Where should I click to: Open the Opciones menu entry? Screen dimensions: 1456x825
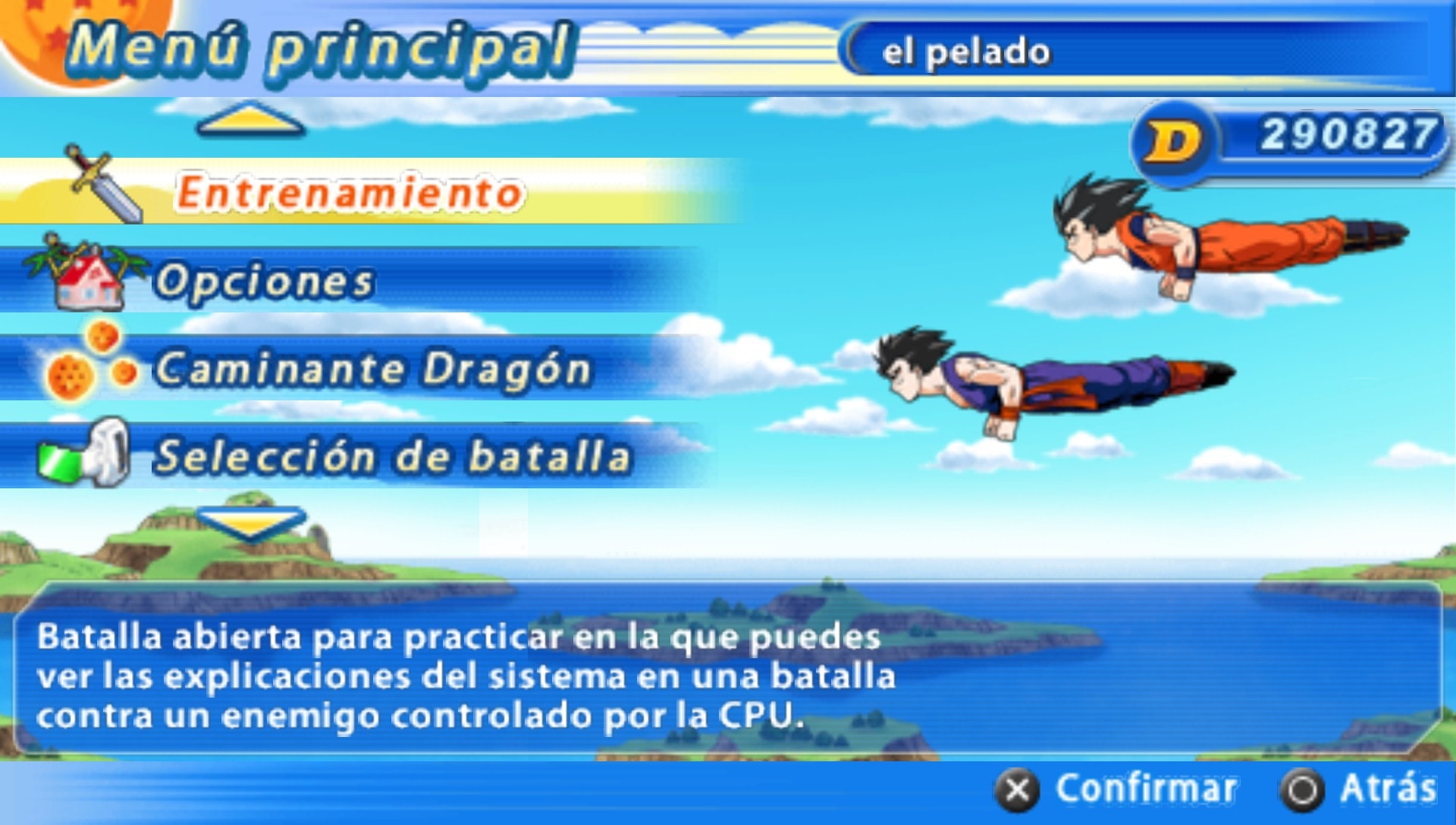[265, 281]
